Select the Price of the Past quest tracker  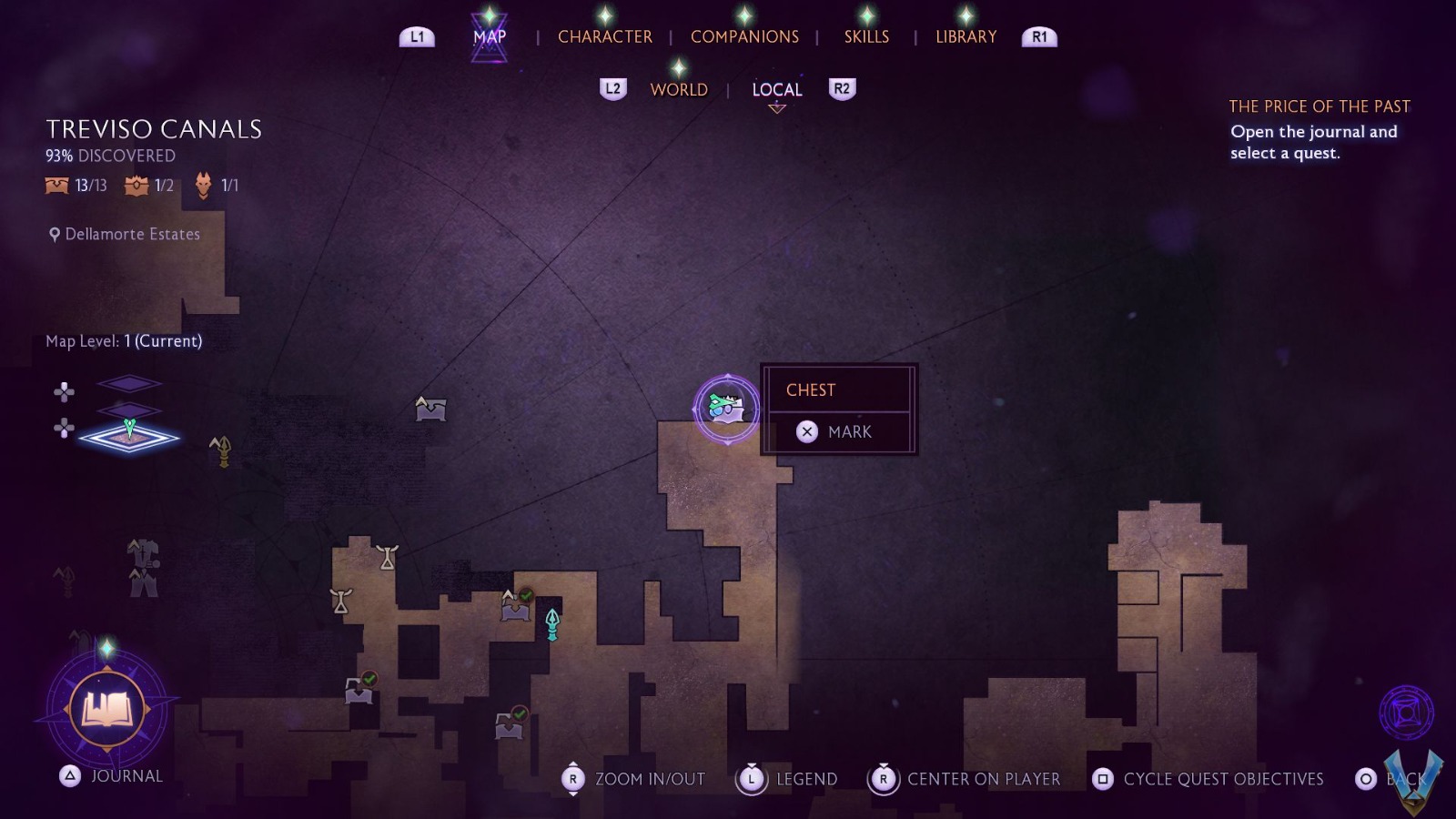[1319, 106]
